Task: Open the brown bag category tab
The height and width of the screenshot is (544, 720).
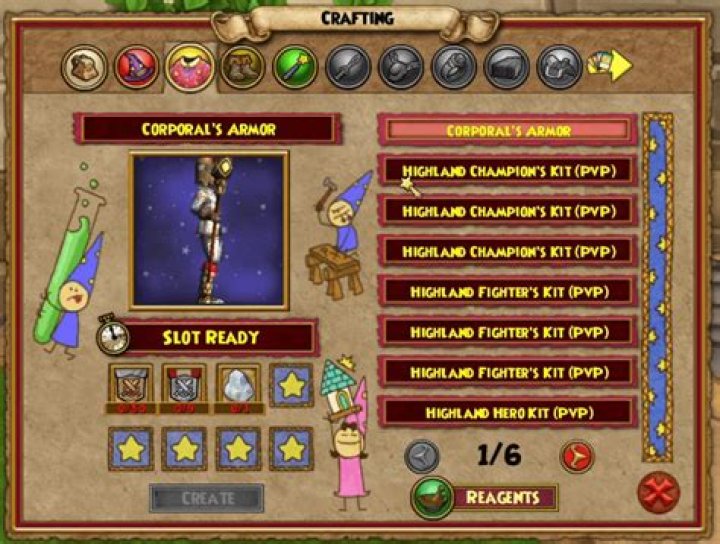Action: 84,68
